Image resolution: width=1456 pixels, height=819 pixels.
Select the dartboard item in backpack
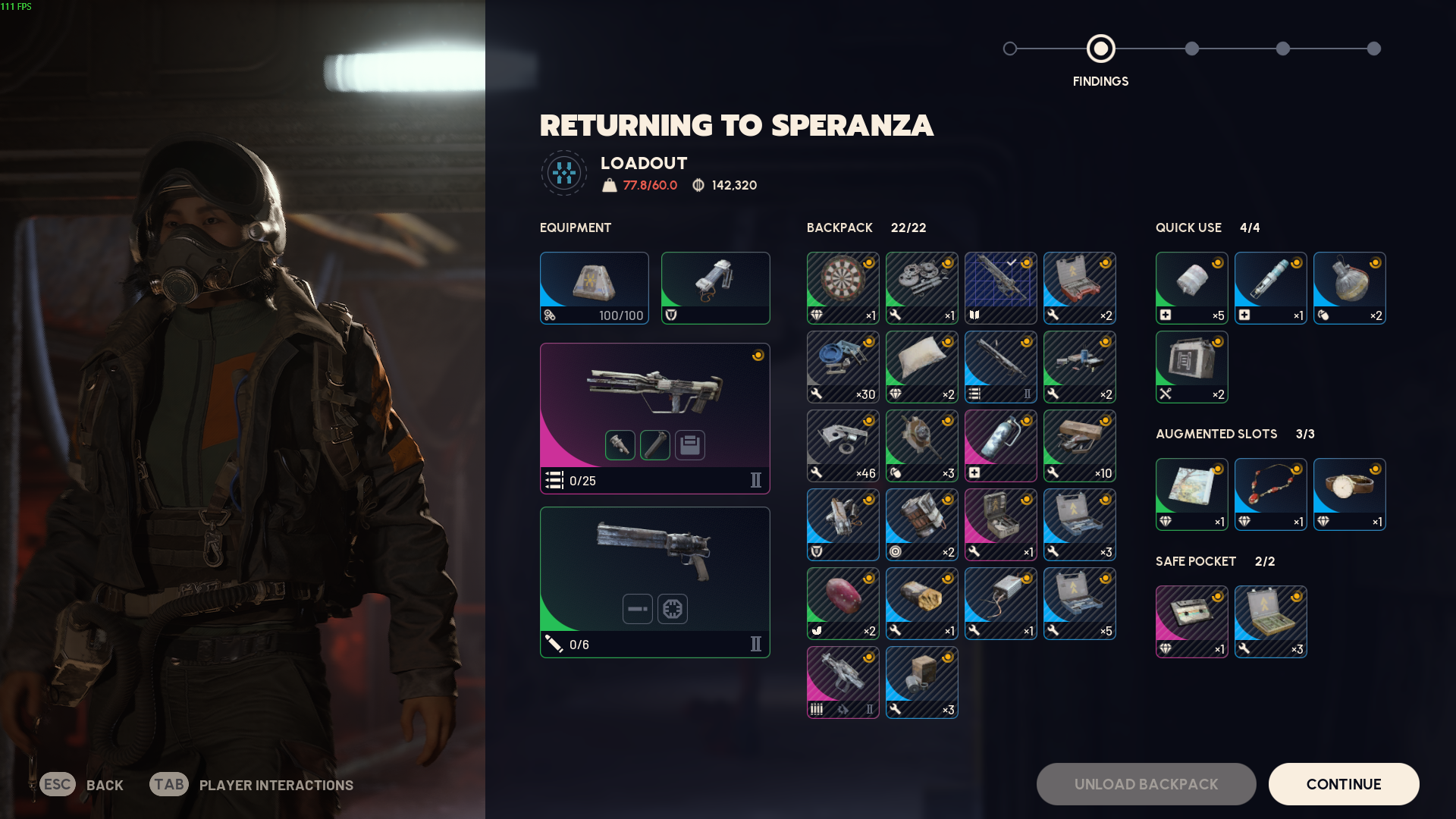click(x=843, y=287)
